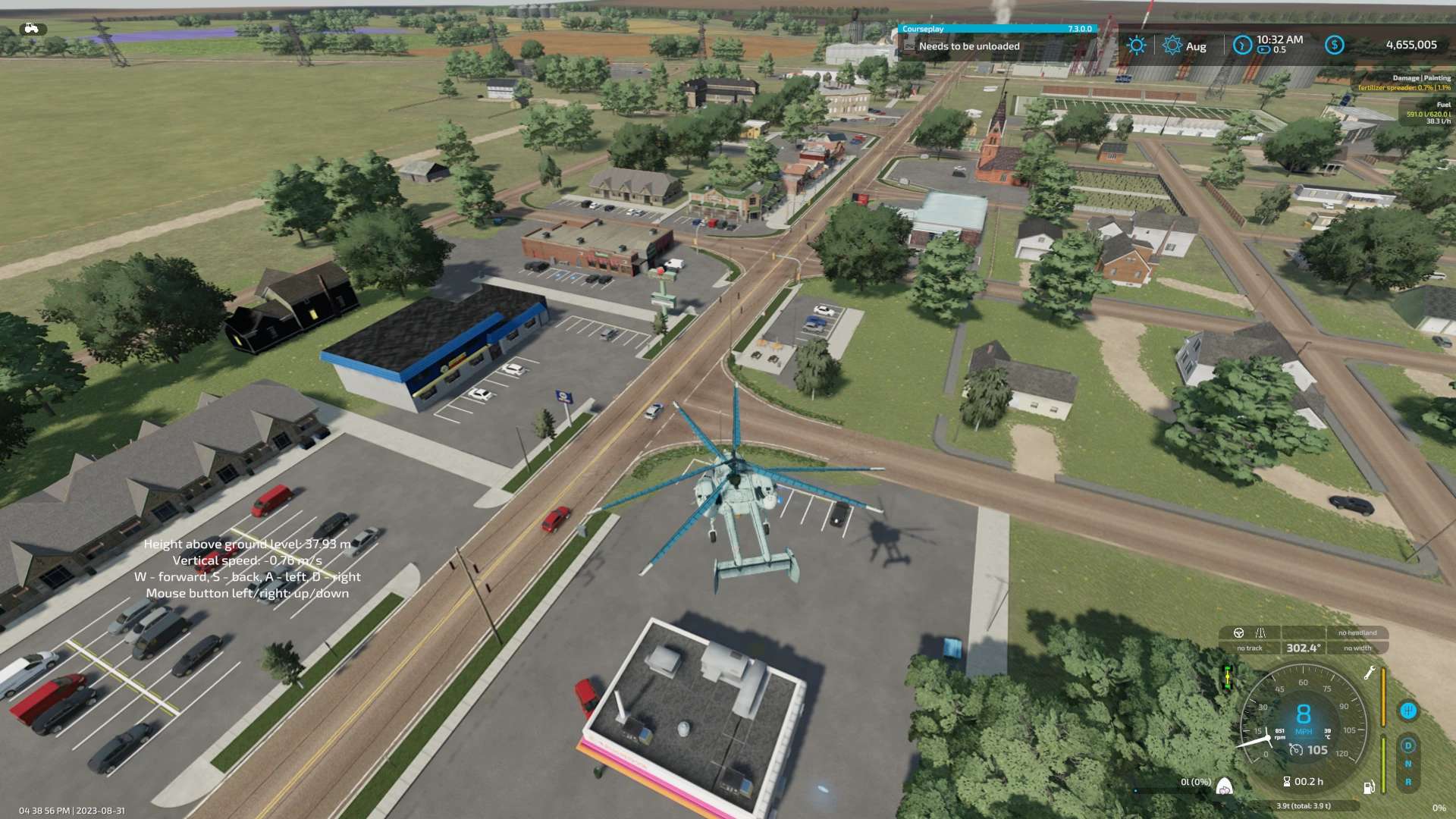The width and height of the screenshot is (1456, 819).
Task: Select the "no headland" guidance cell
Action: [1357, 632]
